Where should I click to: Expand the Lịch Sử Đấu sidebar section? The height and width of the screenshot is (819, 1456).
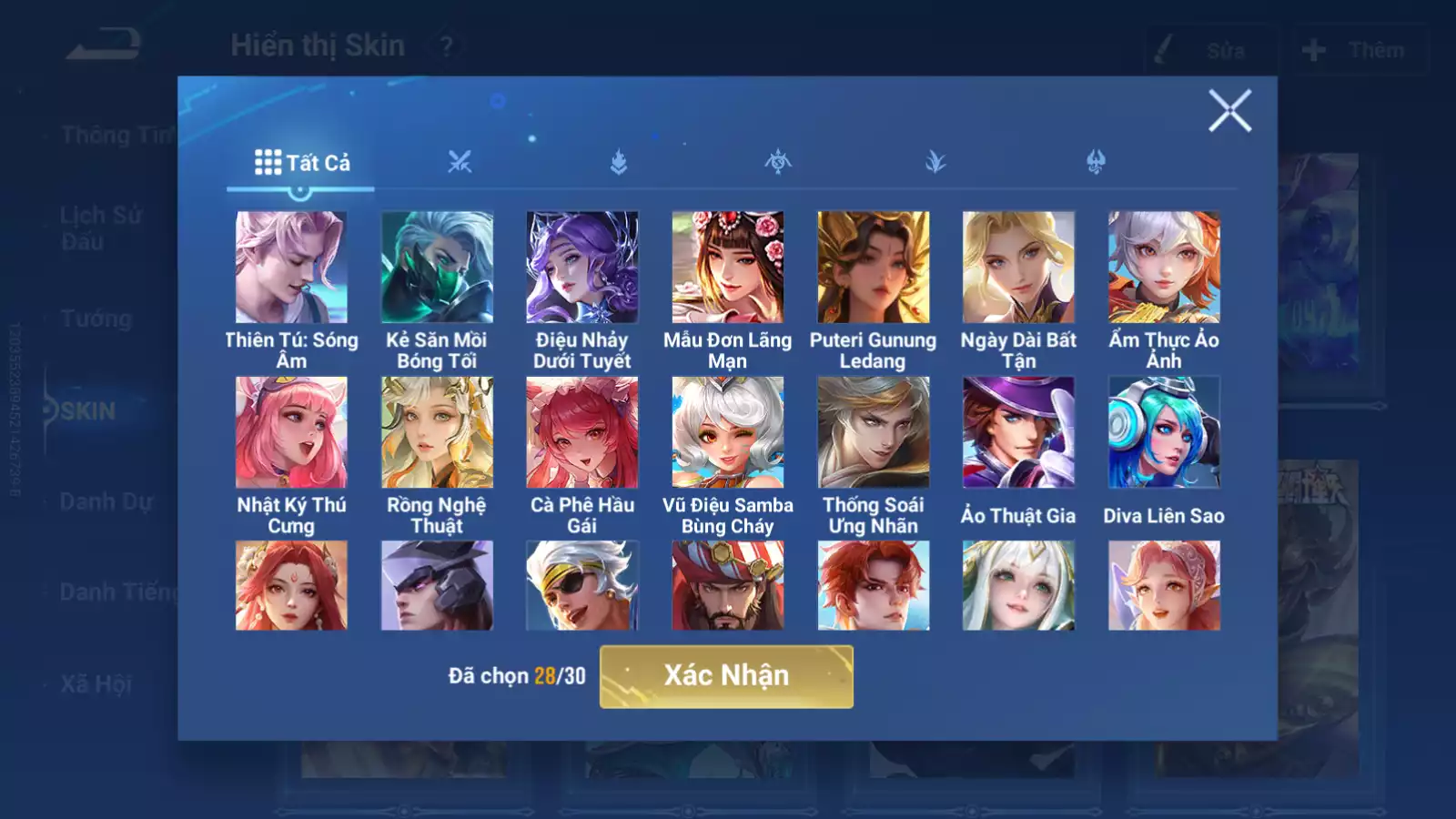(100, 226)
